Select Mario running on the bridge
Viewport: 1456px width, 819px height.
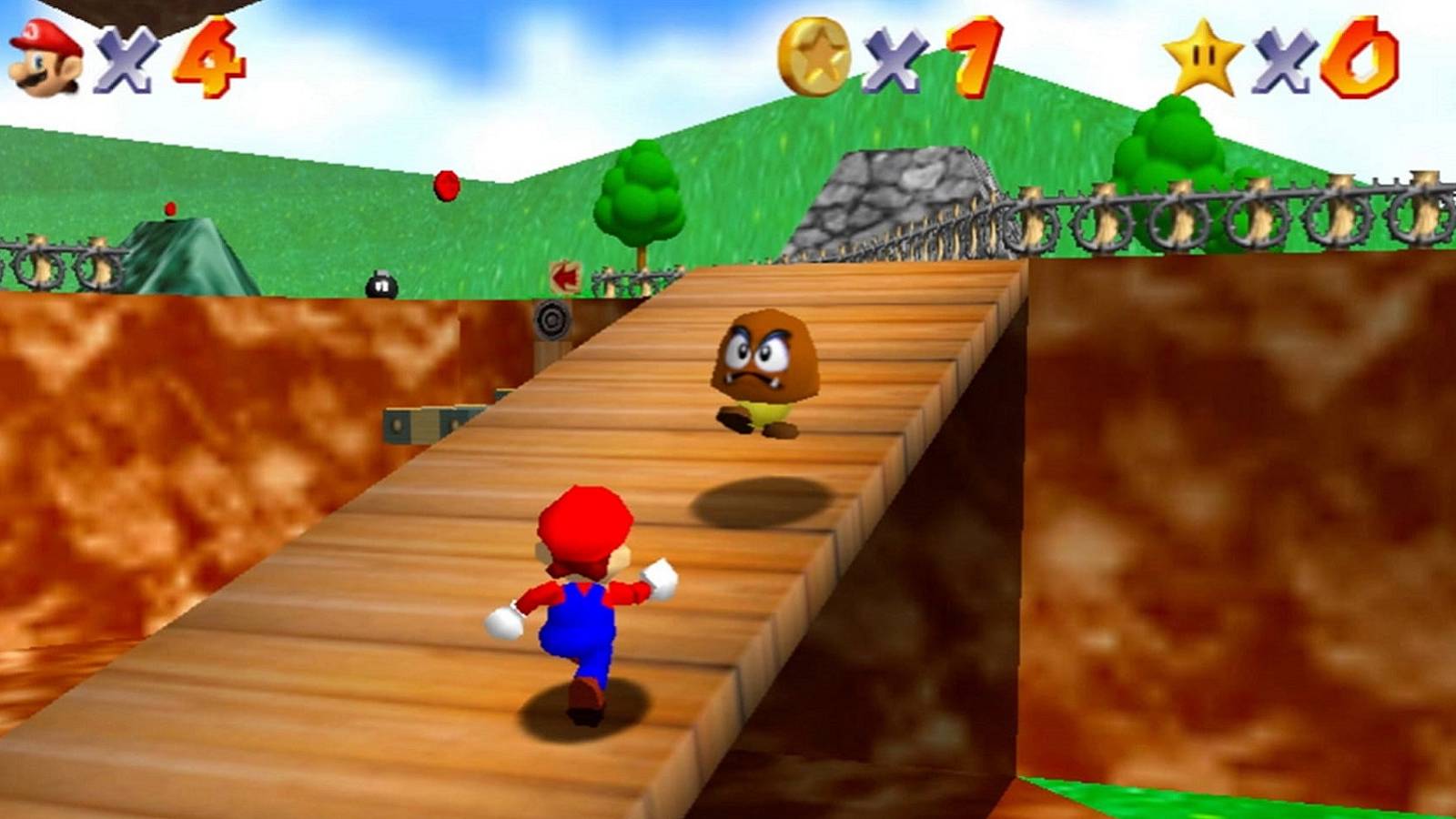[x=582, y=591]
